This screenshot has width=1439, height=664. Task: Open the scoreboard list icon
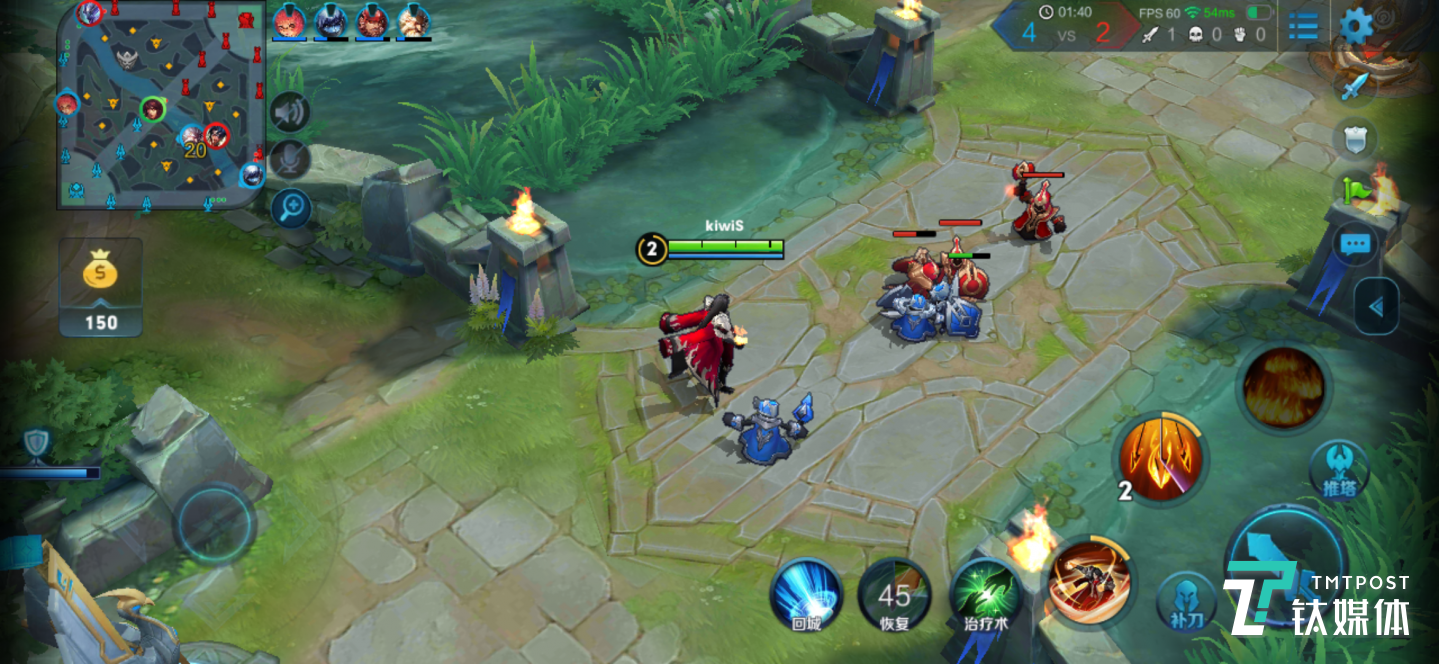coord(1303,26)
